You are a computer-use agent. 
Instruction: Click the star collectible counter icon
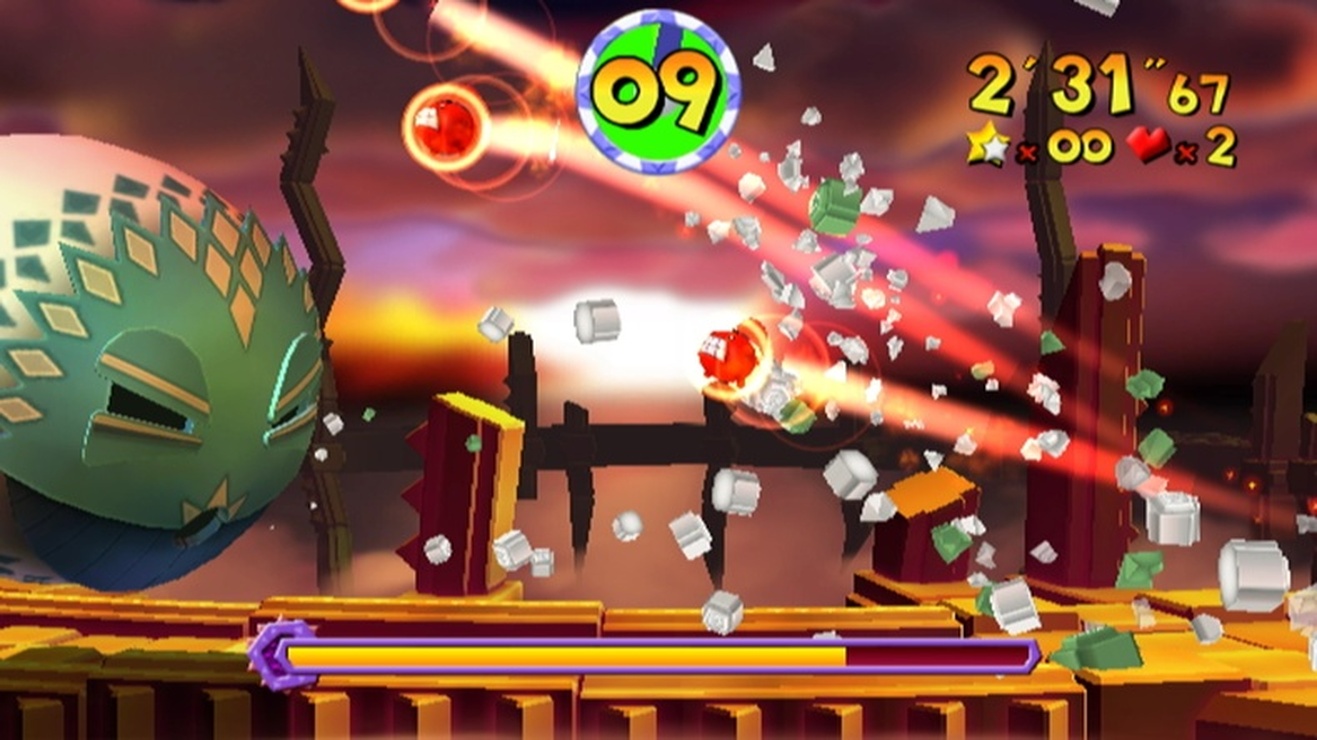point(985,146)
